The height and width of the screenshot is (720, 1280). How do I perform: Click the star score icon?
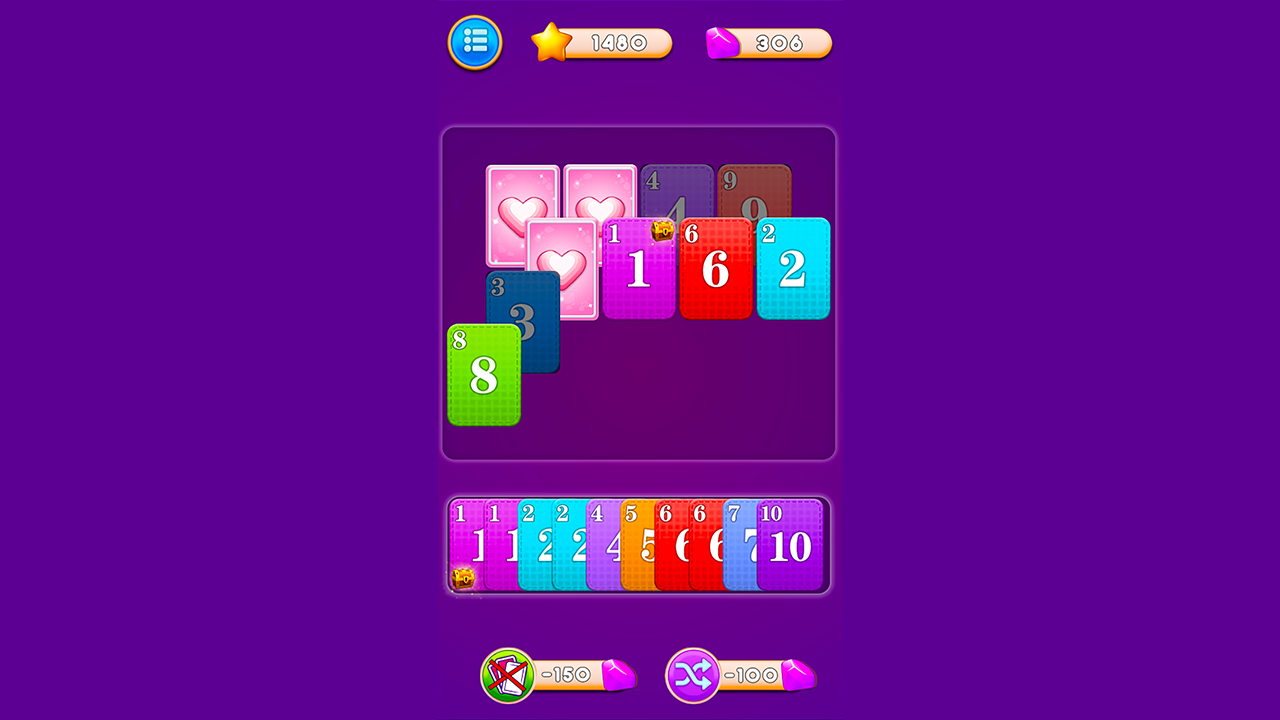coord(549,42)
